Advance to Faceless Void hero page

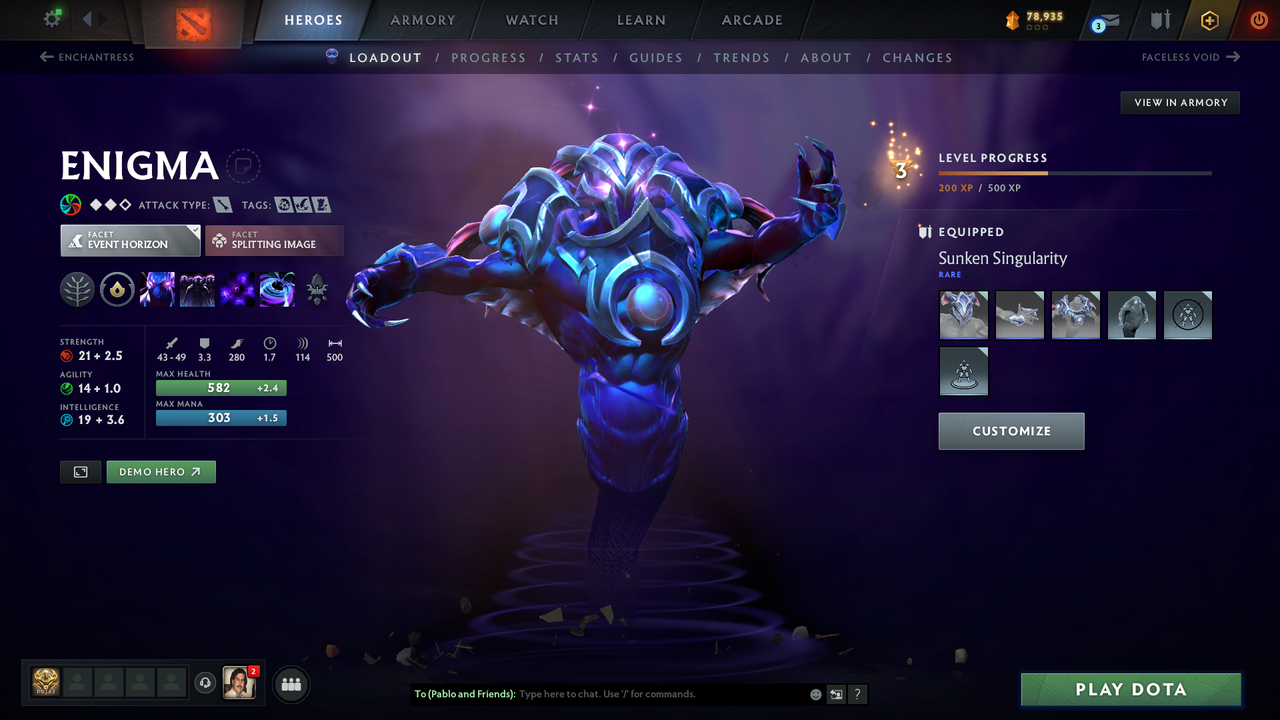click(x=1190, y=57)
